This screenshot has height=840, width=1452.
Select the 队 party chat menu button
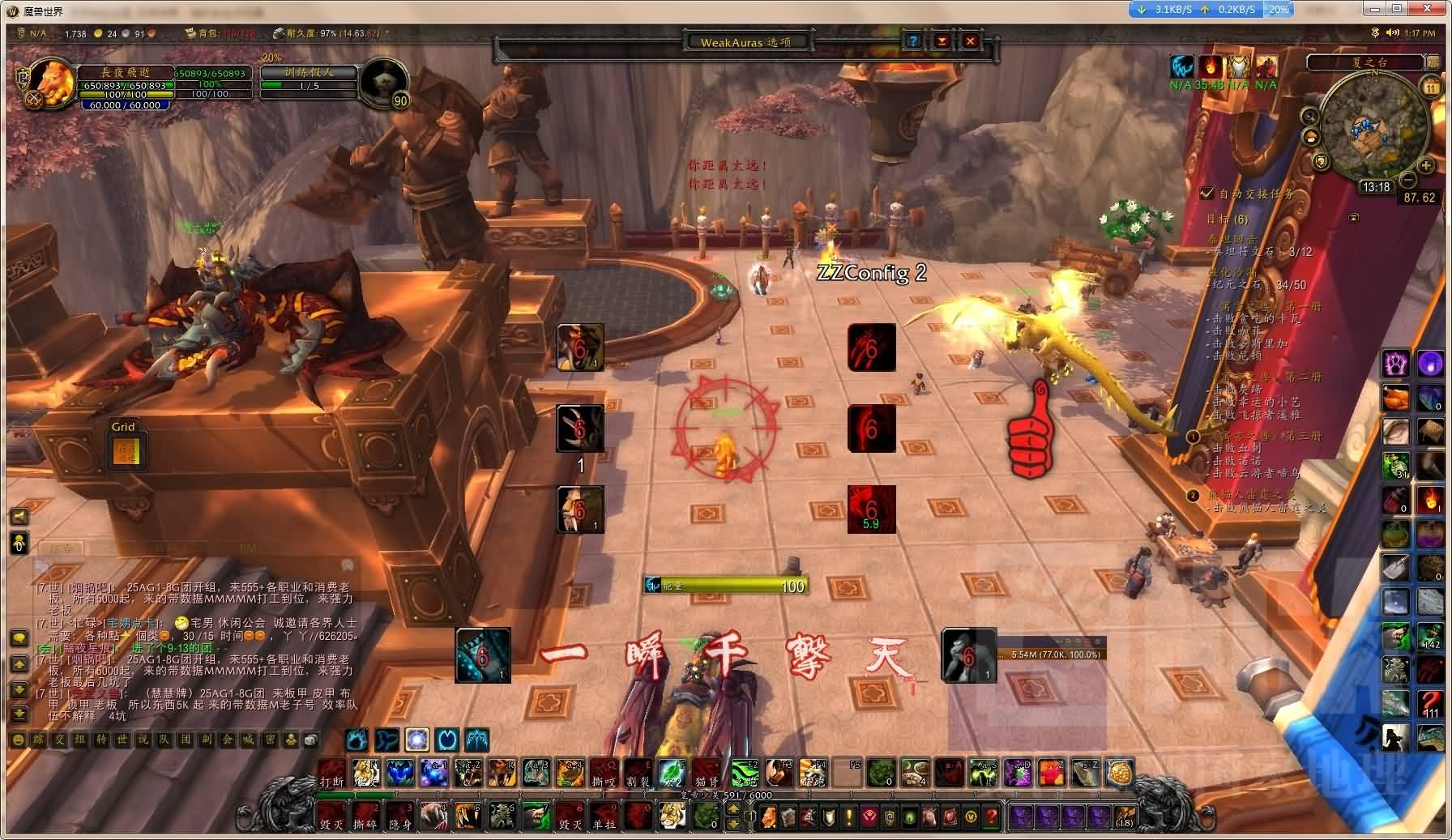click(163, 741)
